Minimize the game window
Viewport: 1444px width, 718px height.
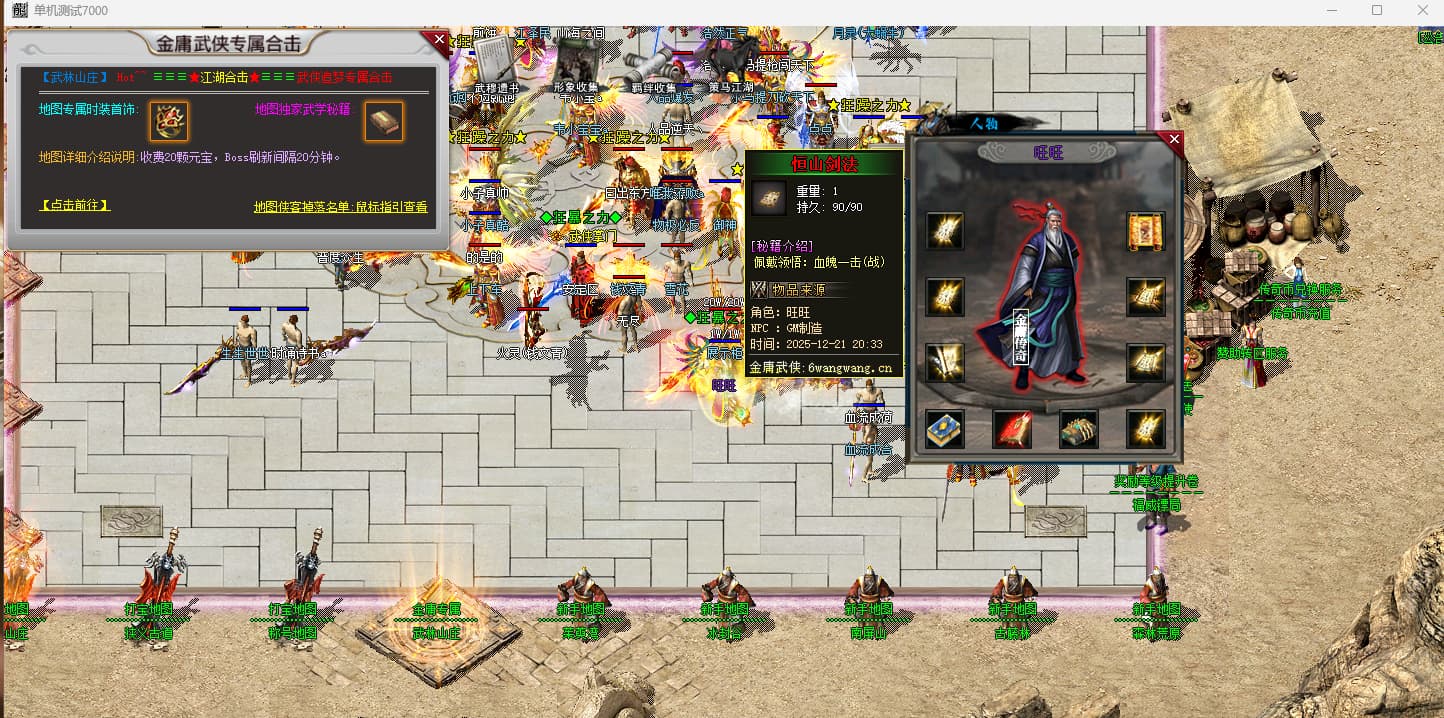1331,10
